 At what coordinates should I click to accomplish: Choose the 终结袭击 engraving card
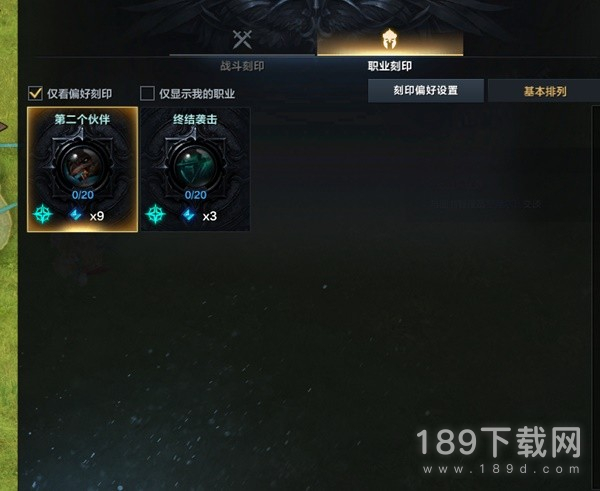pos(194,170)
